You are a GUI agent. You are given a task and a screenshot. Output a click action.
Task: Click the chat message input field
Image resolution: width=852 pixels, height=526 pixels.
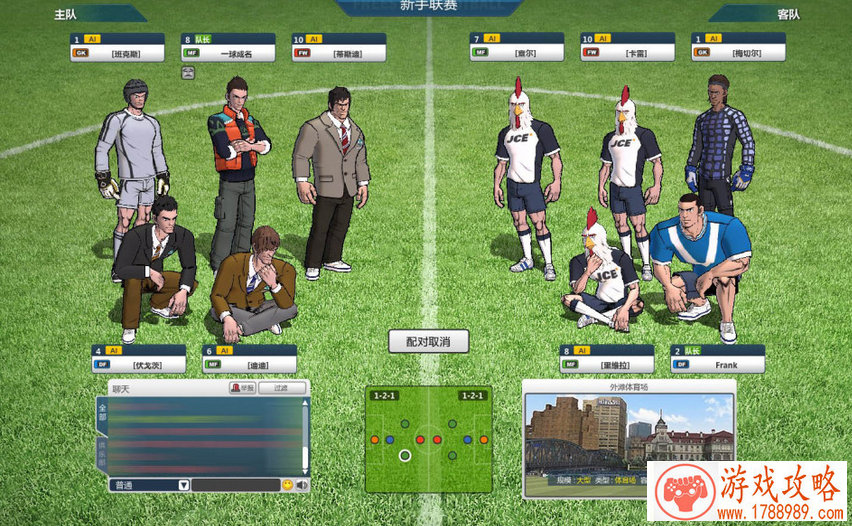[x=235, y=485]
